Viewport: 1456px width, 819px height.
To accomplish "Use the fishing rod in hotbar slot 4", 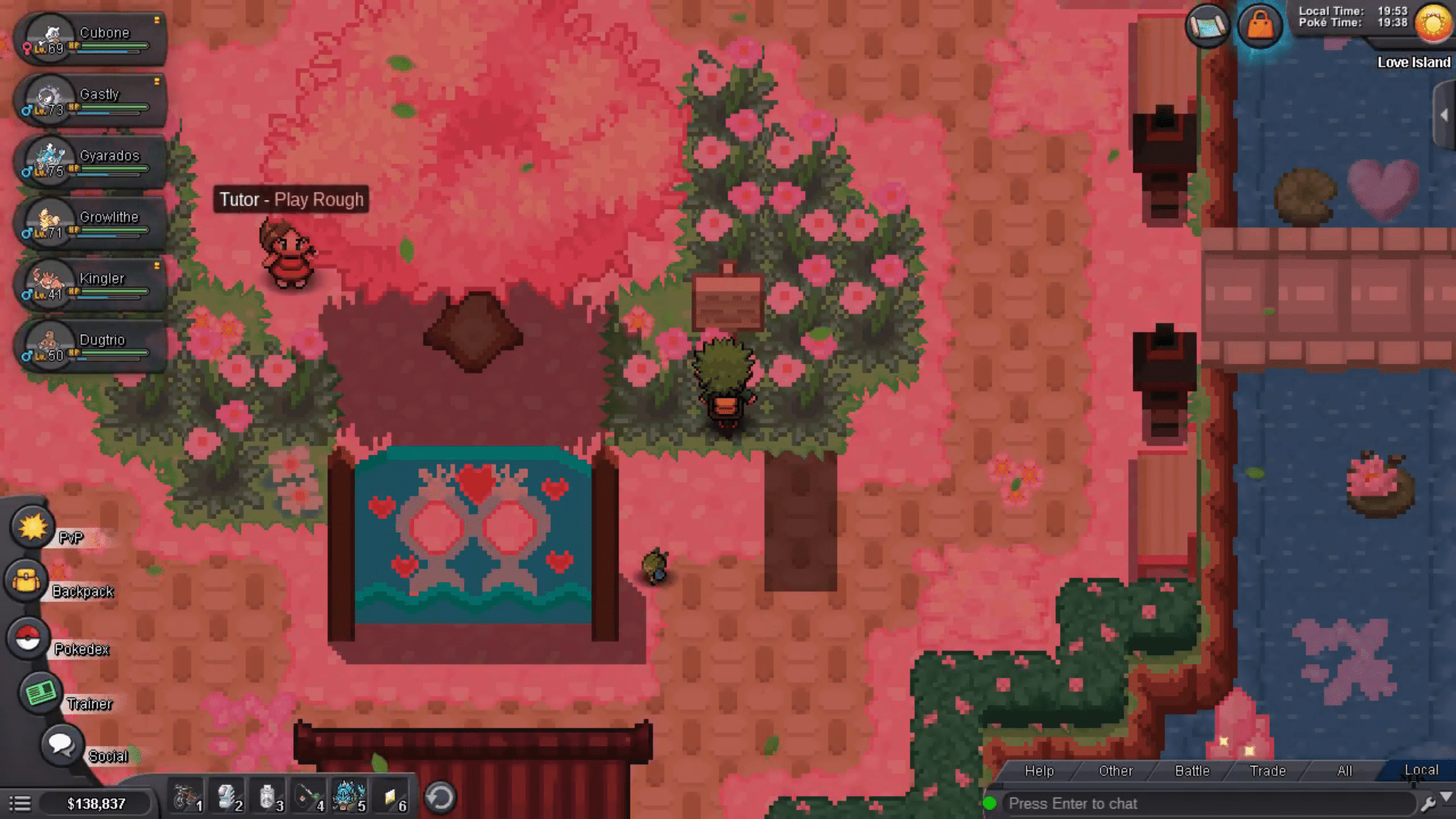I will [308, 798].
